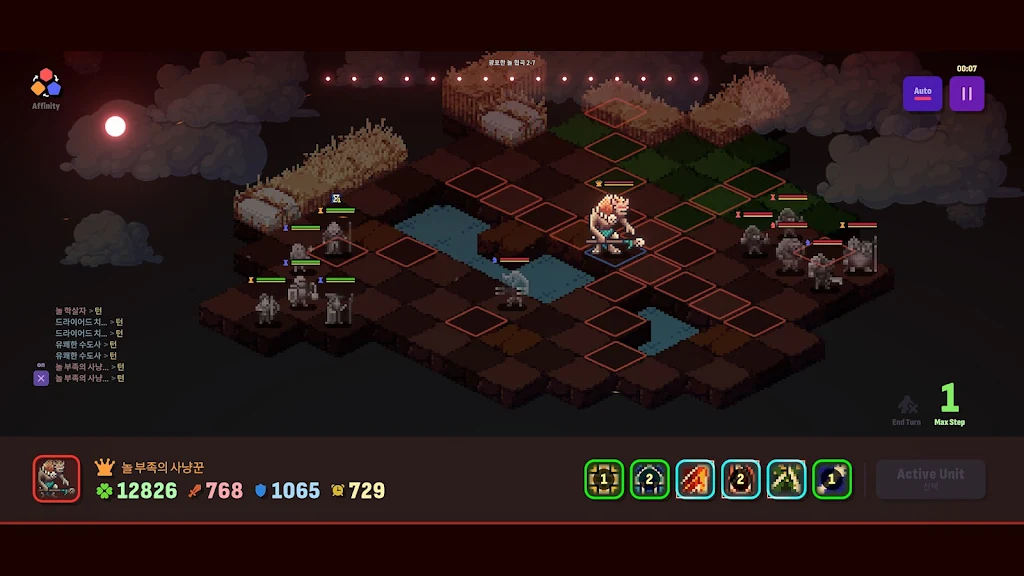Viewport: 1024px width, 576px height.
Task: Use the green tent-shaped skill icon
Action: point(787,479)
